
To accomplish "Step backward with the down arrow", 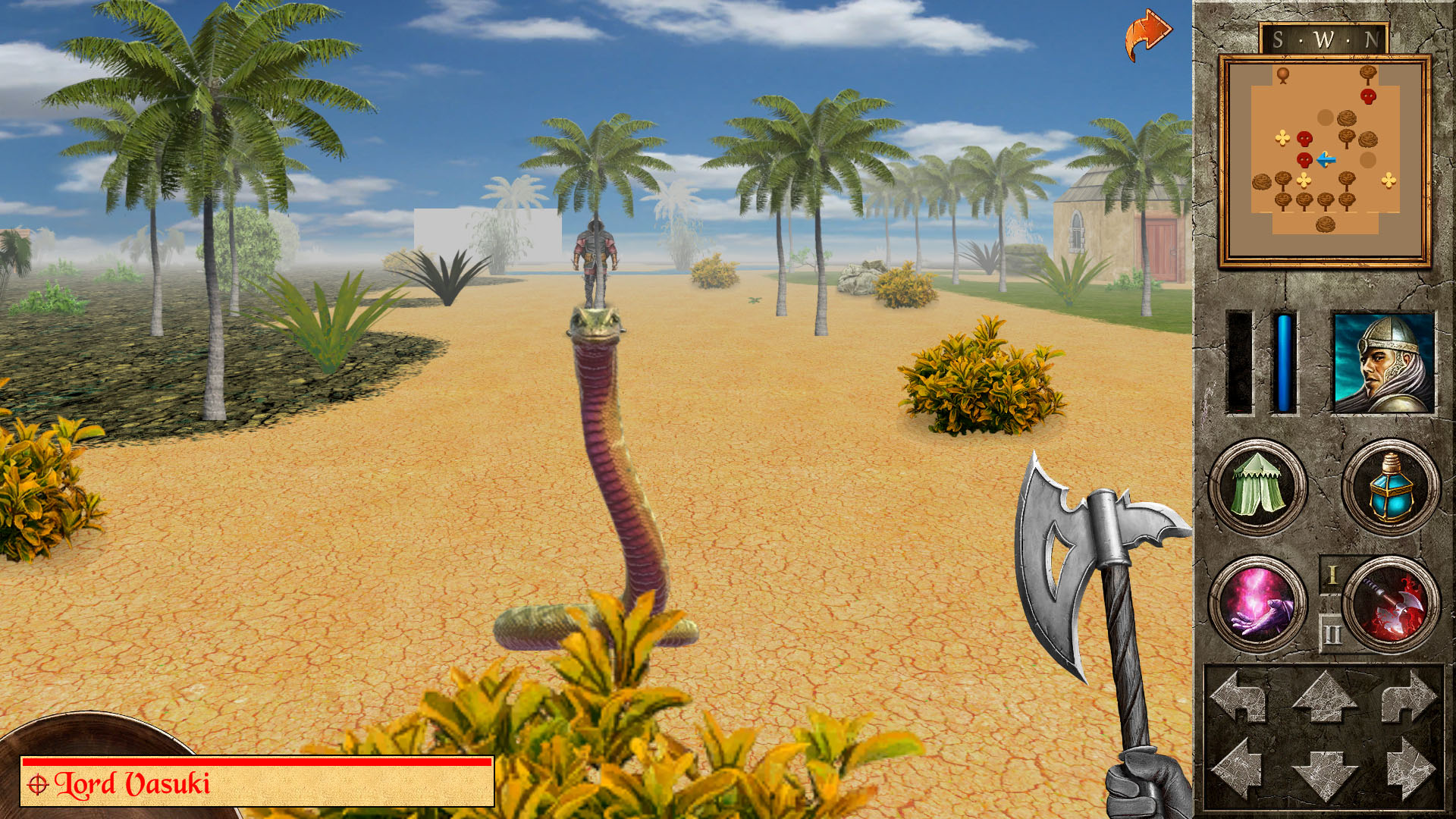I will [x=1324, y=773].
